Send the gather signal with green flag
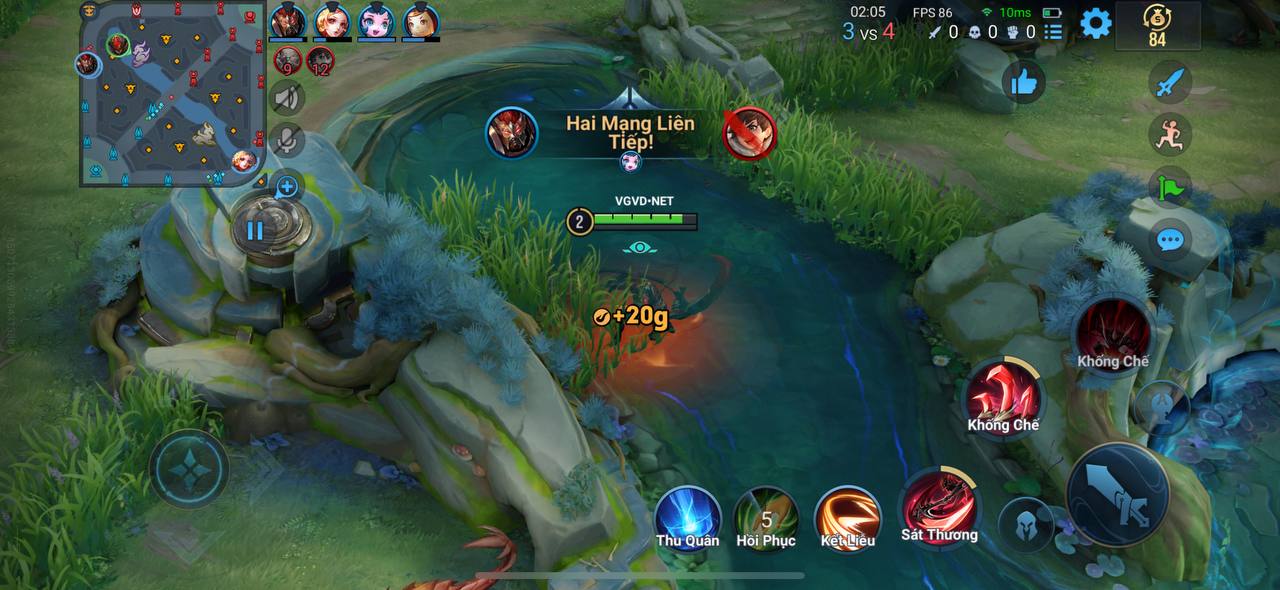Viewport: 1280px width, 590px height. (1169, 187)
